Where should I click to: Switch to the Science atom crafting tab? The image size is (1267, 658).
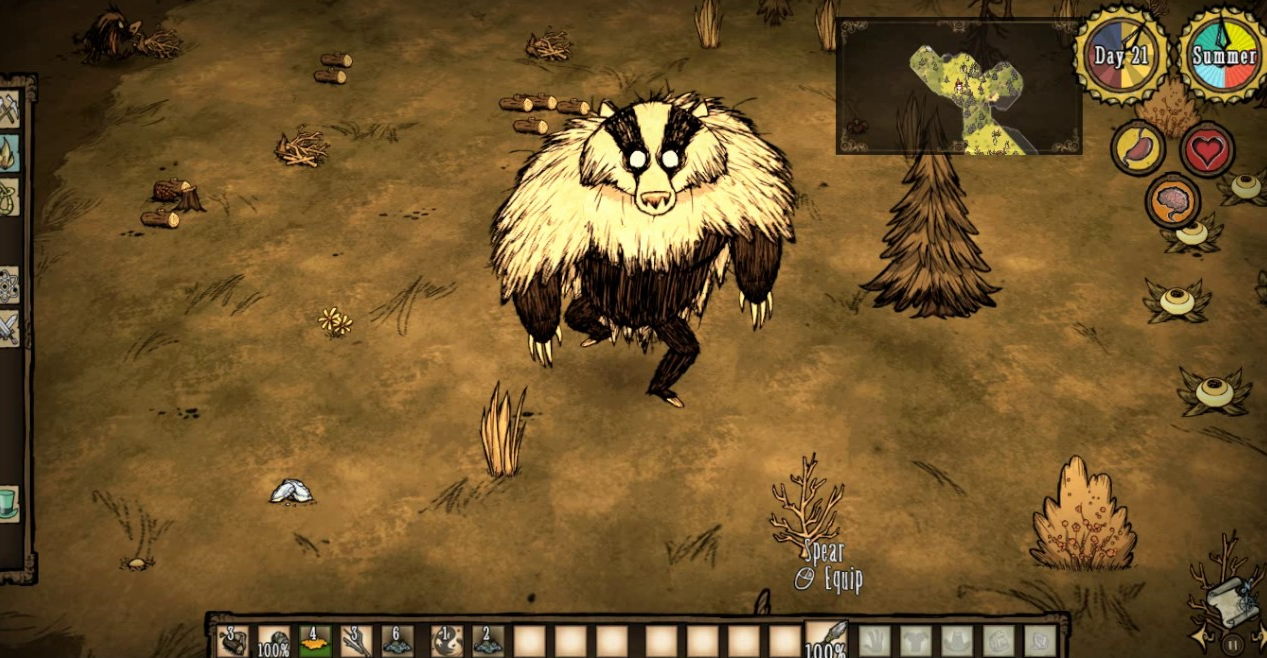9,285
